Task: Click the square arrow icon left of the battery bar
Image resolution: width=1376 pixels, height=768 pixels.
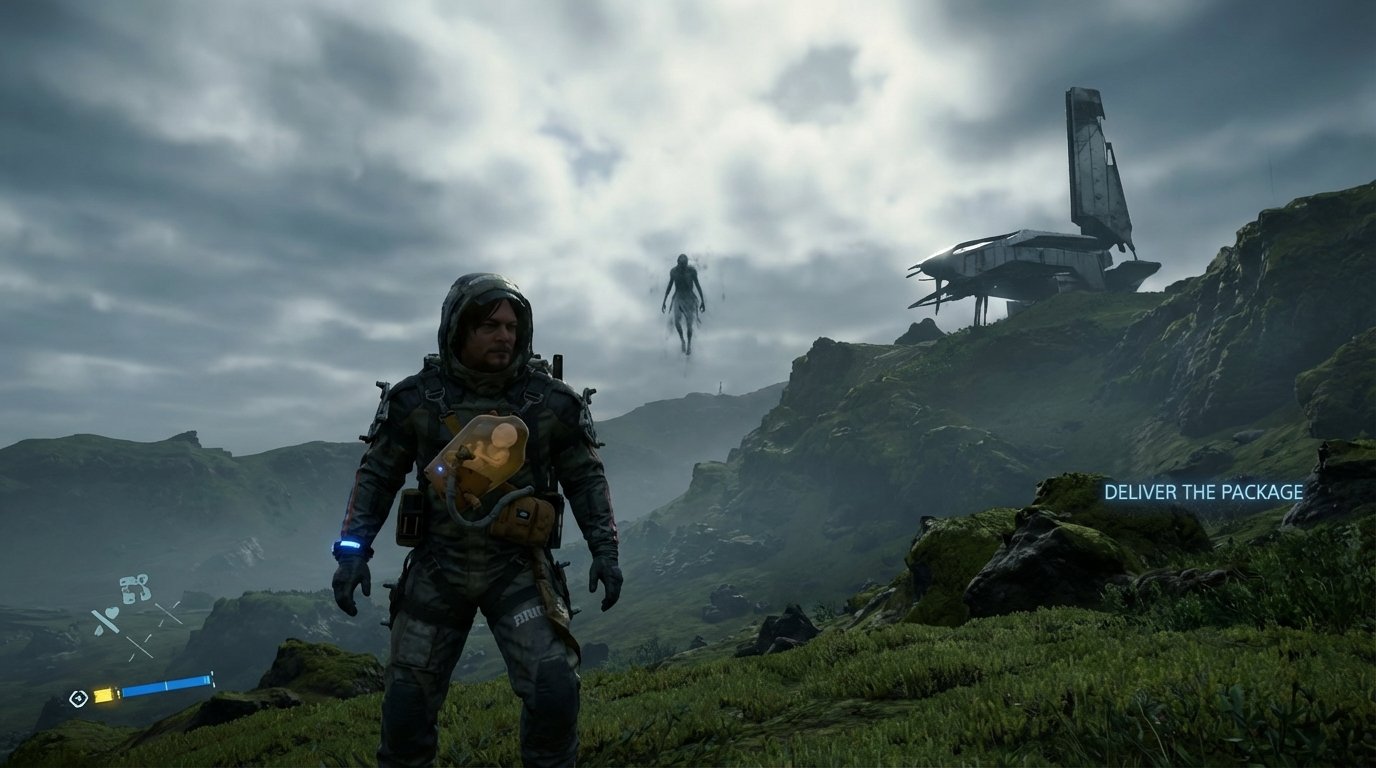Action: point(79,697)
